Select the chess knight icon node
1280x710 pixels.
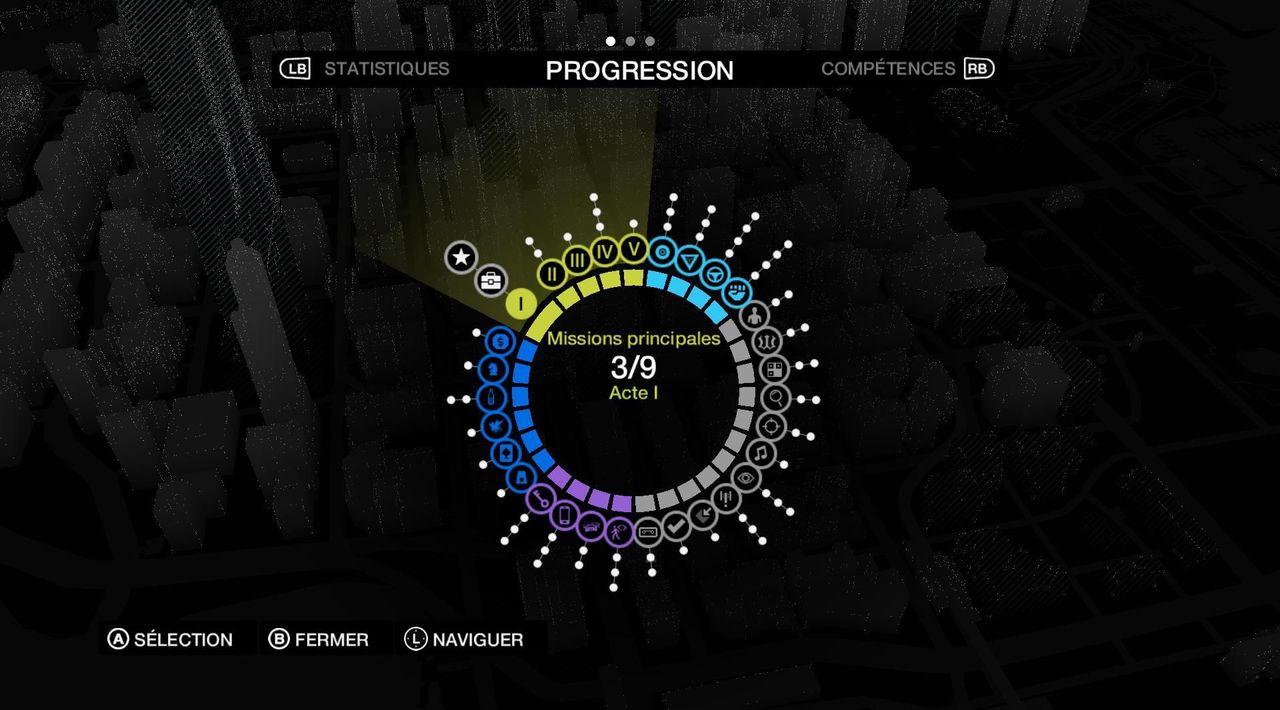[491, 369]
